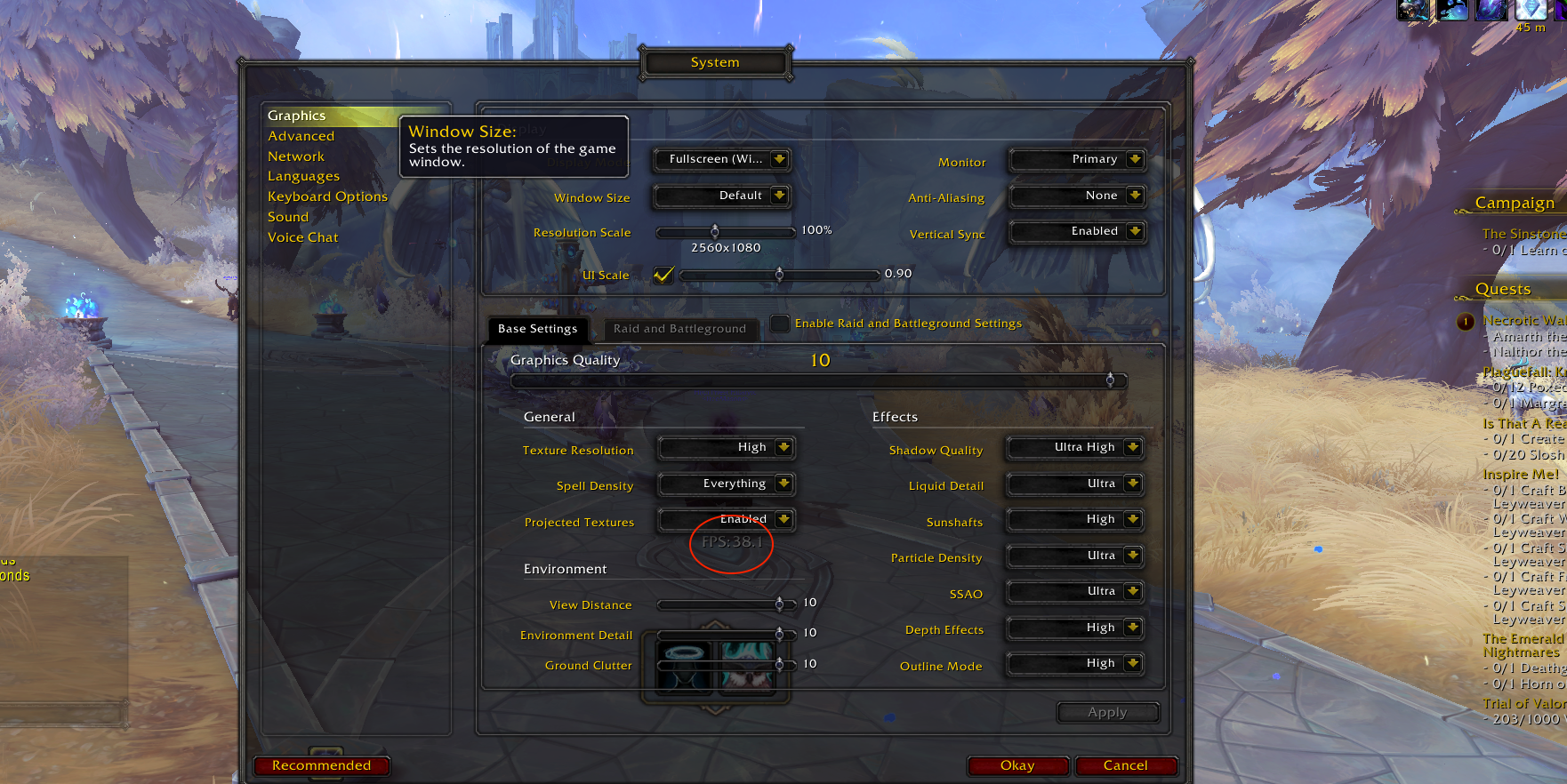The image size is (1567, 784).
Task: Select the Network settings category
Action: click(x=296, y=156)
